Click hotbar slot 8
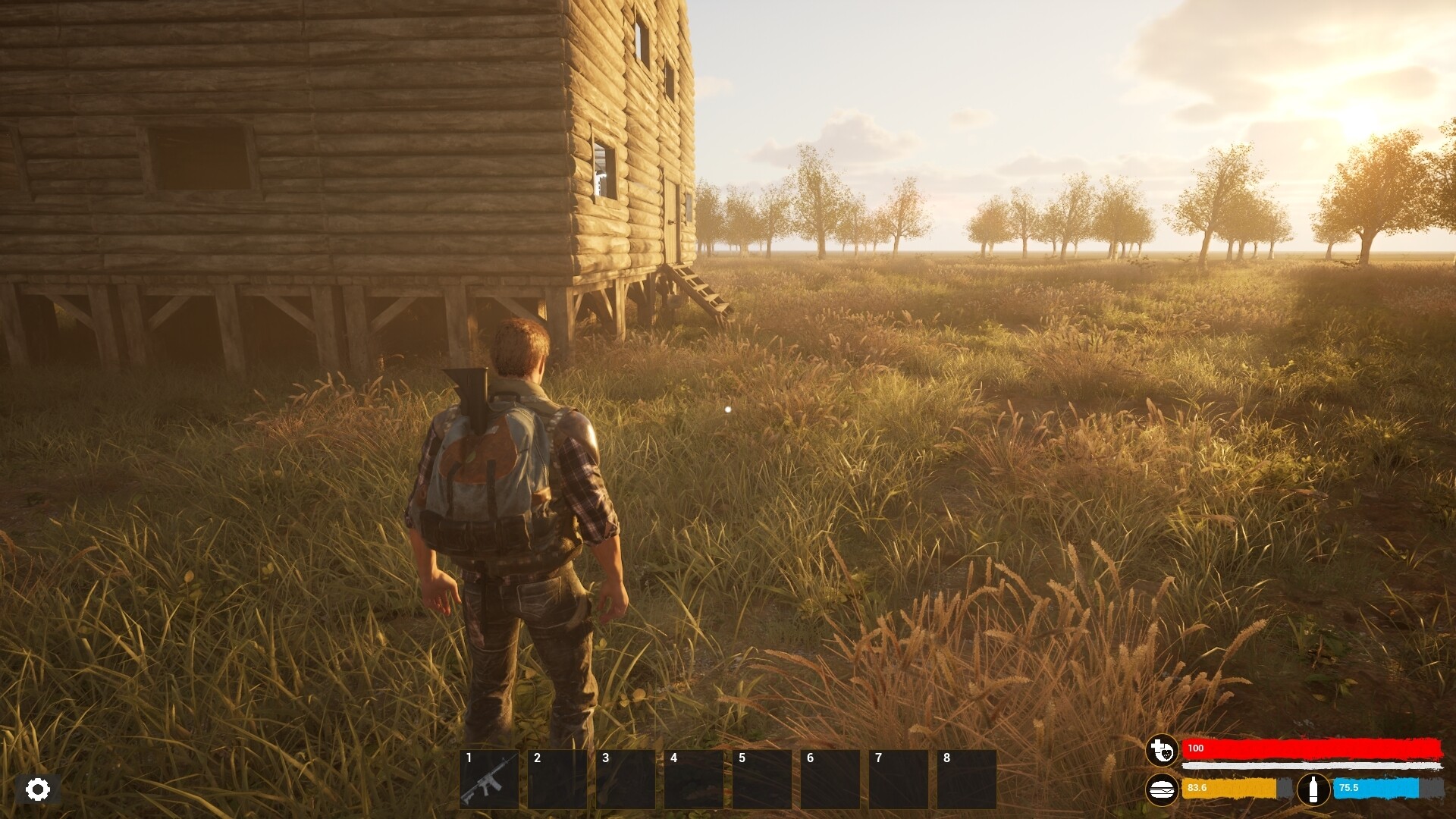This screenshot has width=1456, height=819. click(968, 779)
